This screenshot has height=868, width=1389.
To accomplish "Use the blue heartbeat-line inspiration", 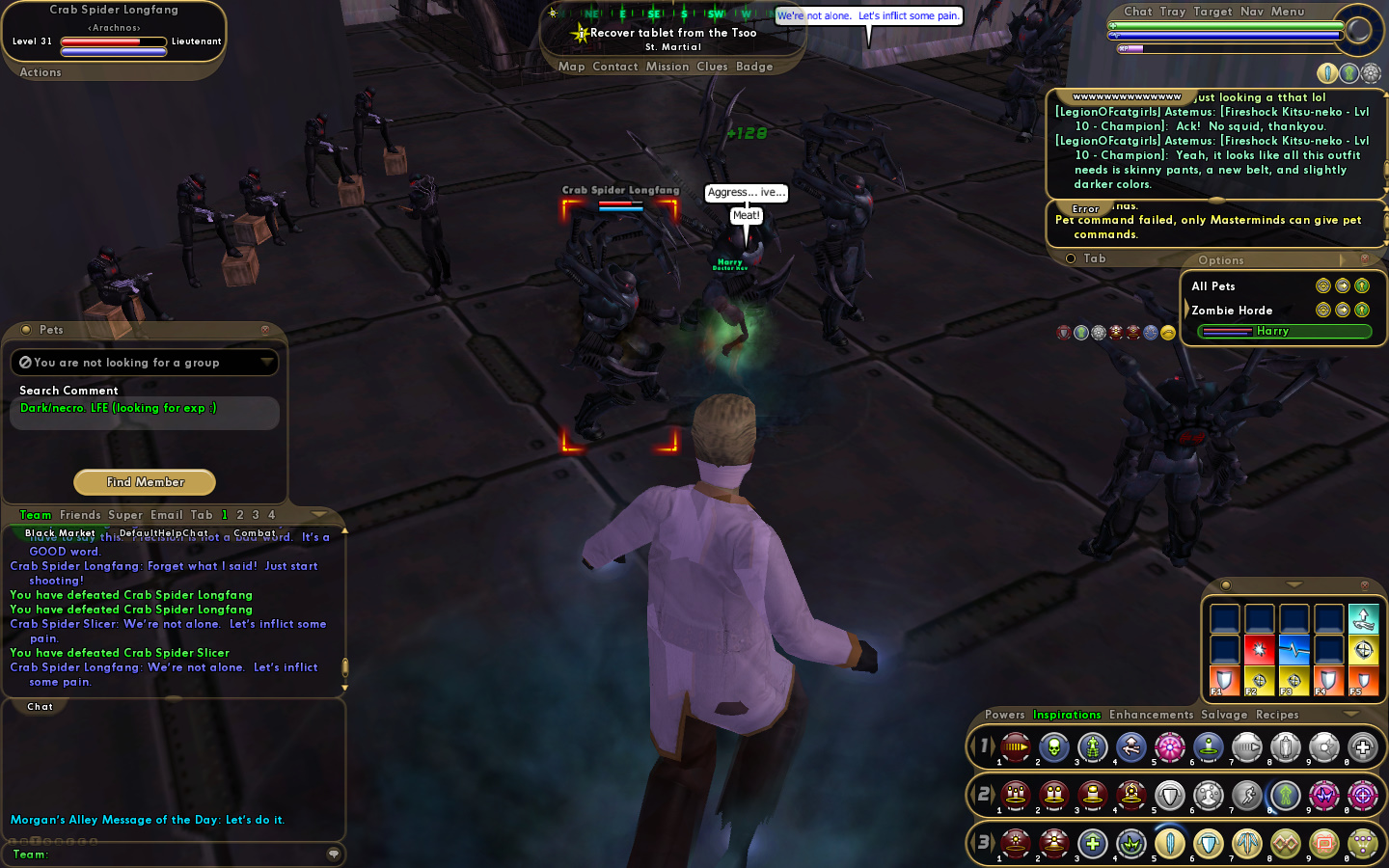I will (x=1294, y=649).
